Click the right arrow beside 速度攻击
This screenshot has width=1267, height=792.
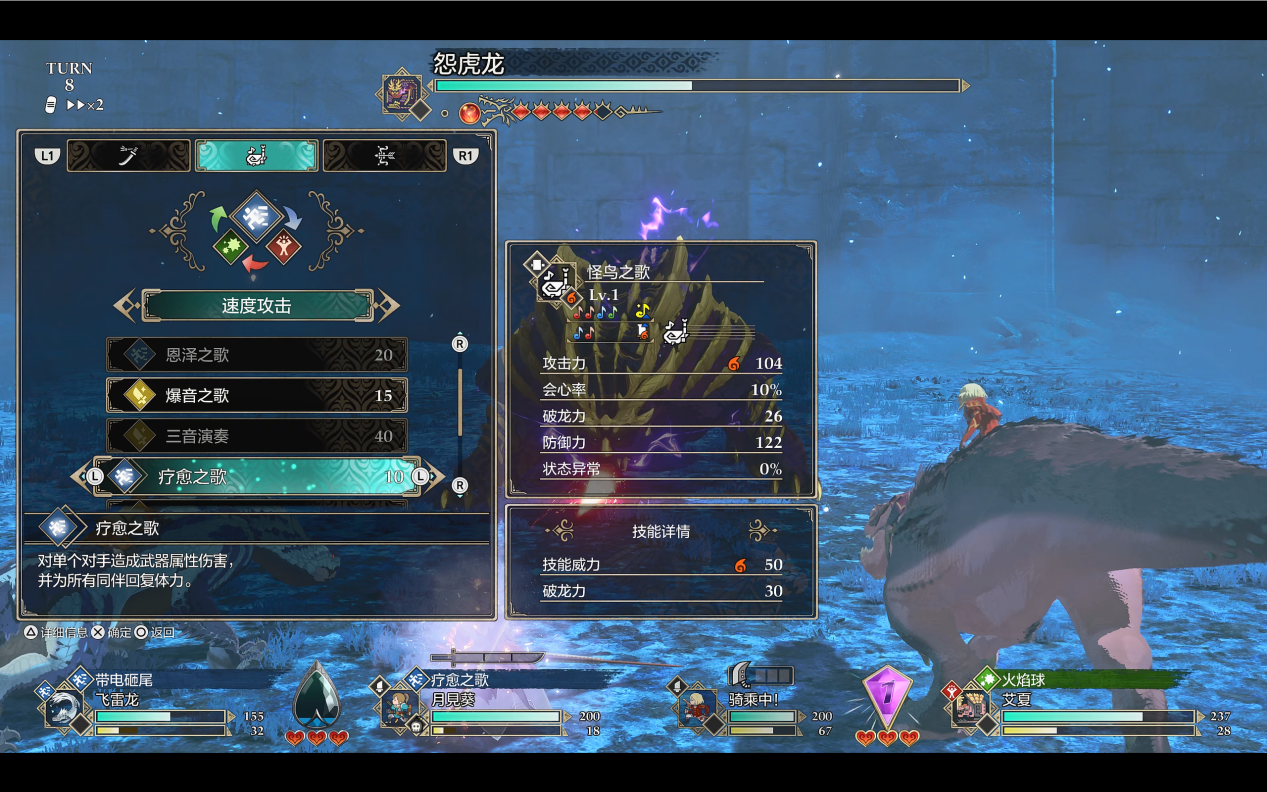(x=388, y=306)
